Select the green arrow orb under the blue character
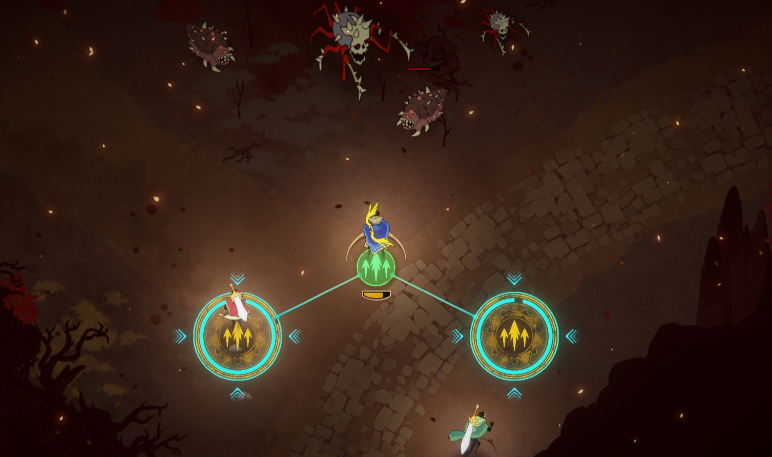 coord(376,268)
